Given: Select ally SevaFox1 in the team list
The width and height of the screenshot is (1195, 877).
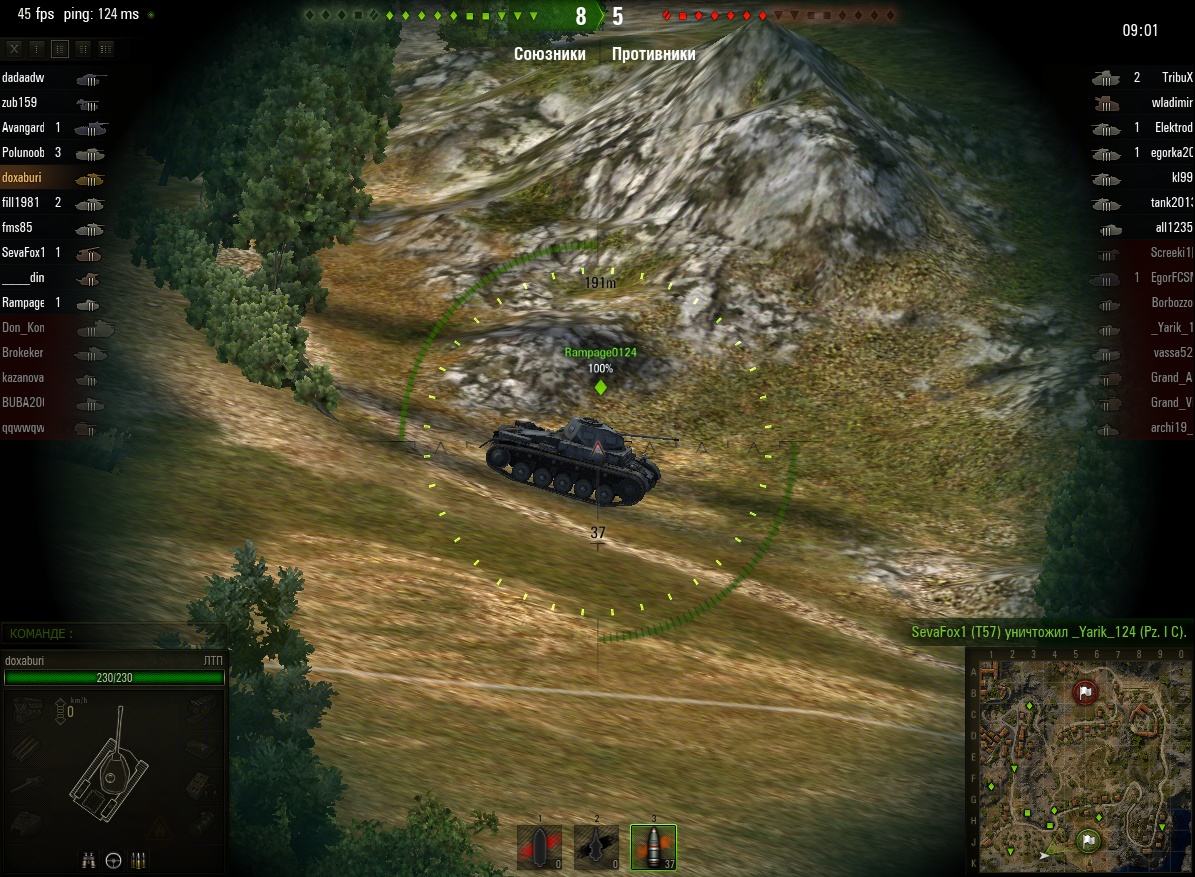Looking at the screenshot, I should 24,253.
